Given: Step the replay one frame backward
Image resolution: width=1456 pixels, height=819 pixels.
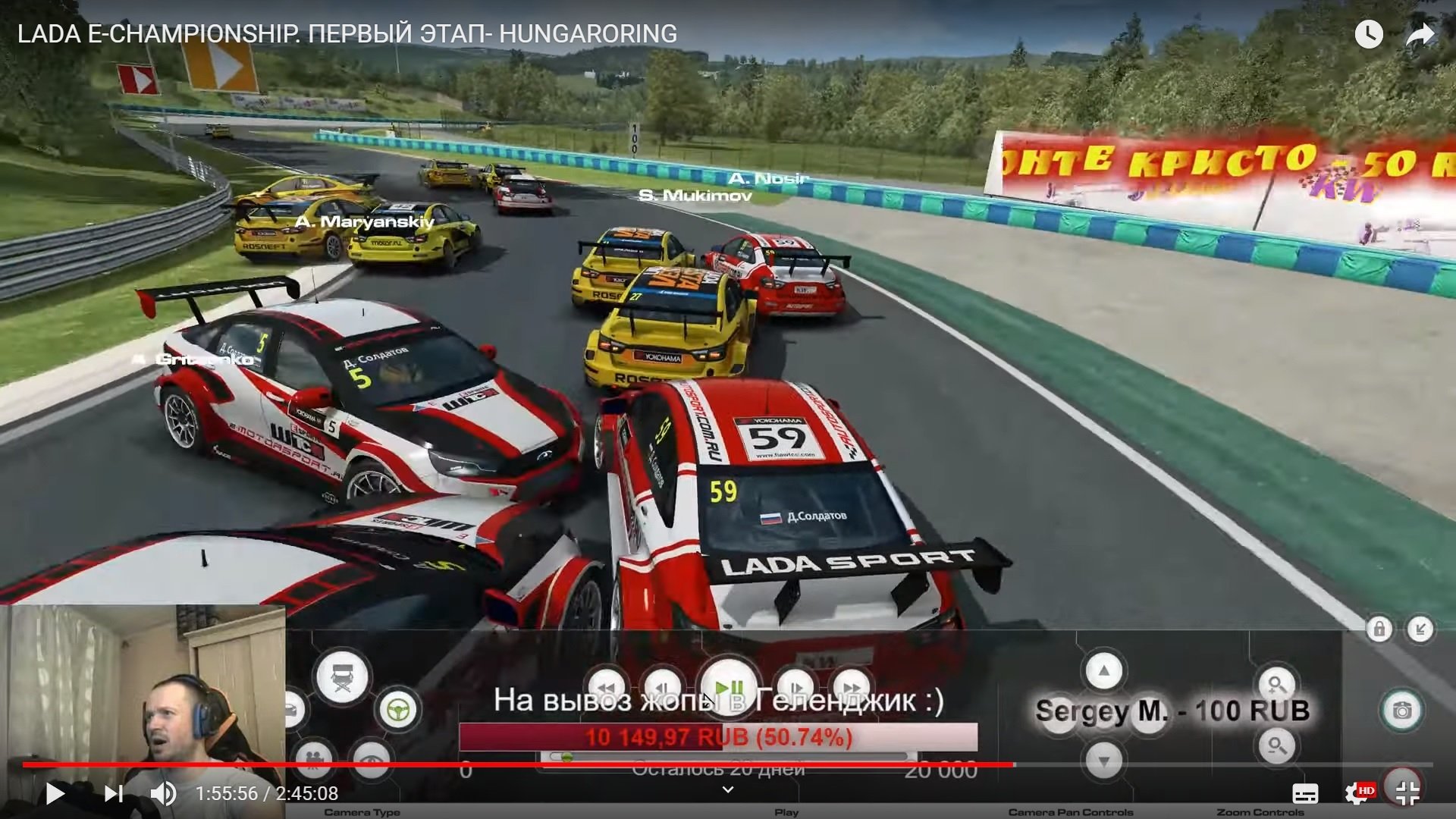Looking at the screenshot, I should [661, 687].
